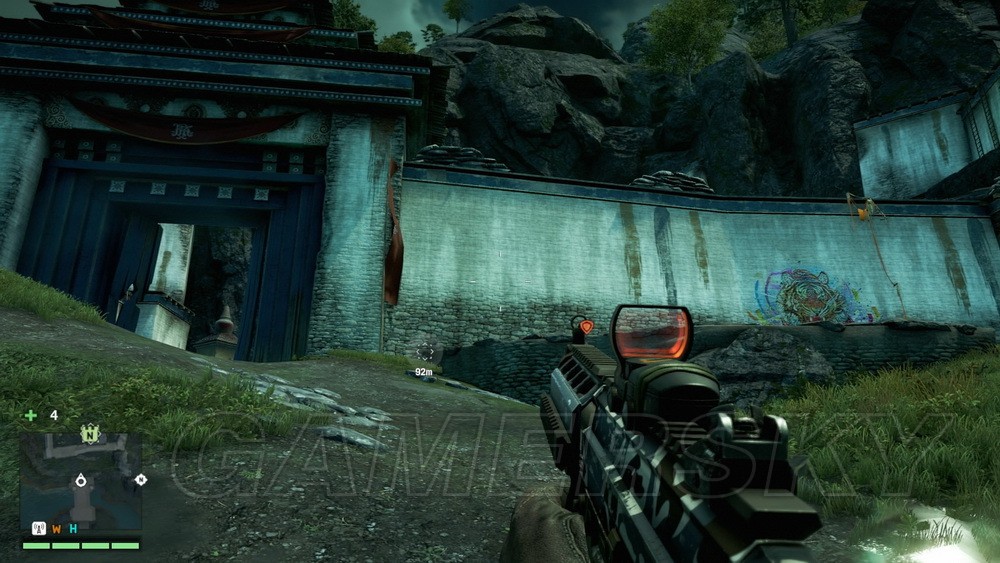Select the cyan H minimap indicator

72,529
